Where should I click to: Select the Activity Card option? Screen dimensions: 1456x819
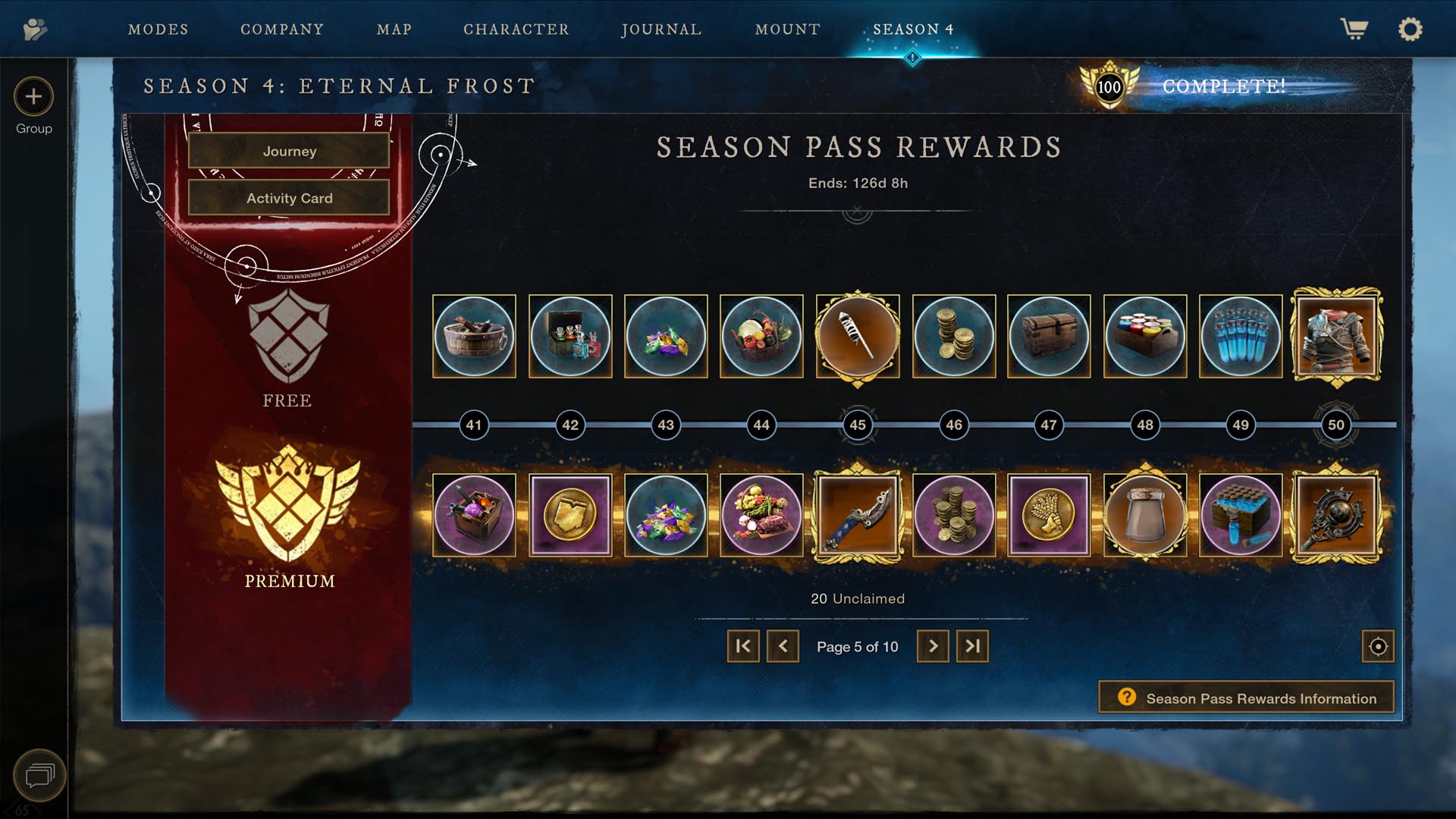tap(289, 198)
